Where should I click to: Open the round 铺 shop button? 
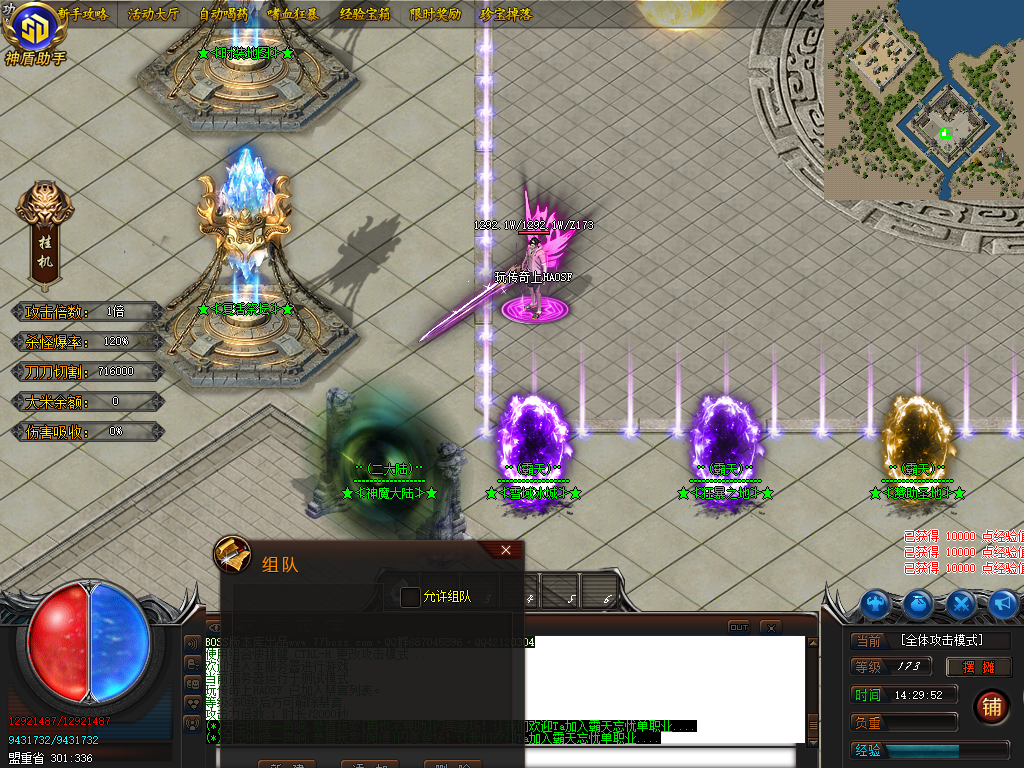pyautogui.click(x=991, y=706)
